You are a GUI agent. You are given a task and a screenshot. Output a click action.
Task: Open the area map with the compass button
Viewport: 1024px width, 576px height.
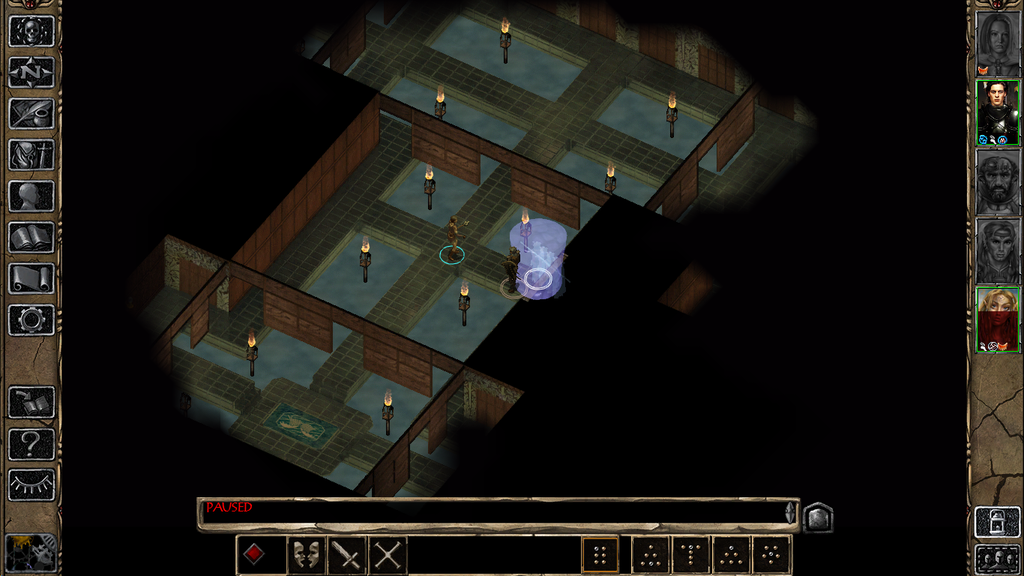(31, 72)
